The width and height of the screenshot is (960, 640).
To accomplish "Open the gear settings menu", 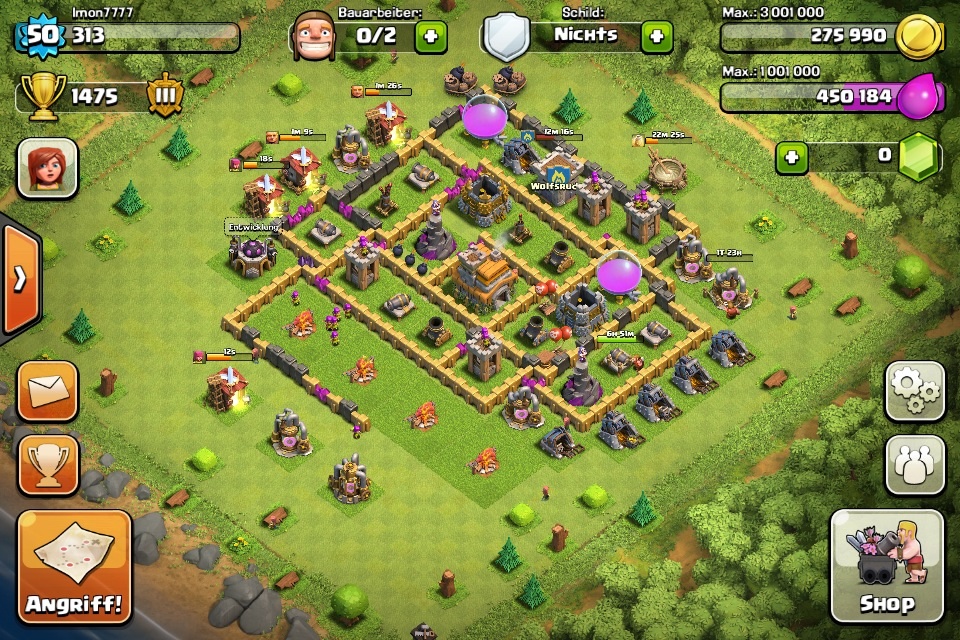I will [x=914, y=391].
